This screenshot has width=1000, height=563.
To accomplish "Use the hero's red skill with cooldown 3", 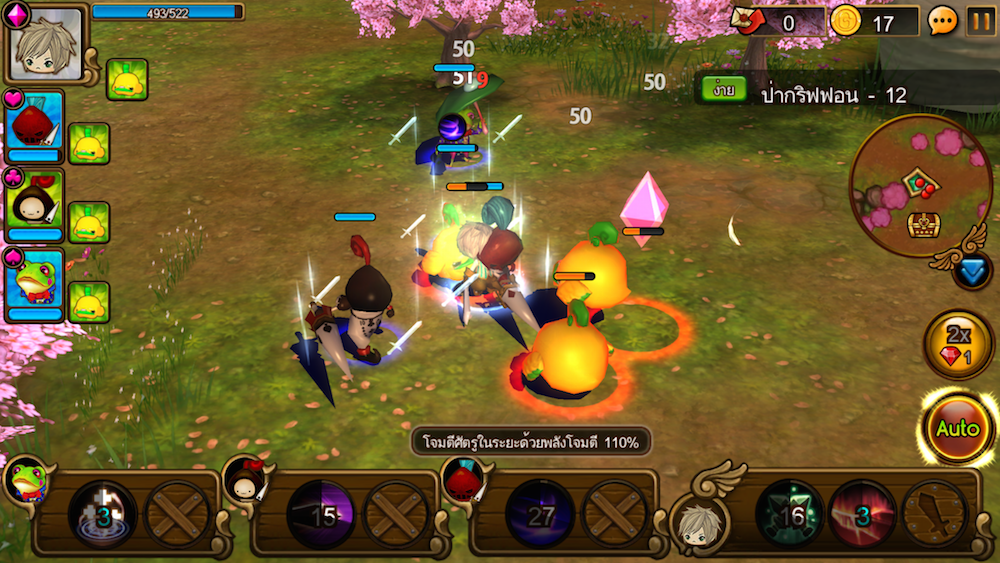I will (862, 515).
